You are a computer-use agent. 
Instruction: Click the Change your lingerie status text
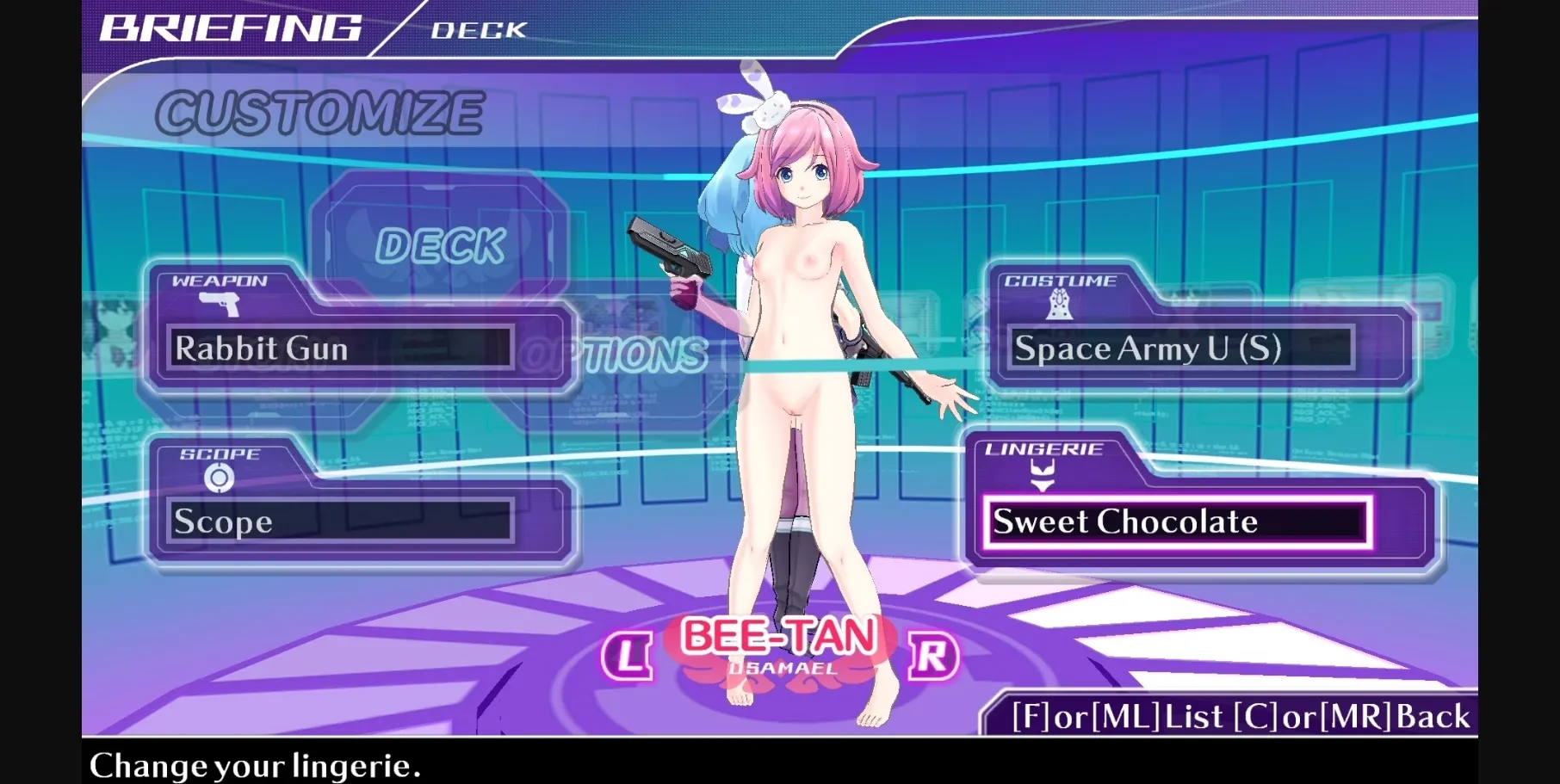[x=256, y=764]
